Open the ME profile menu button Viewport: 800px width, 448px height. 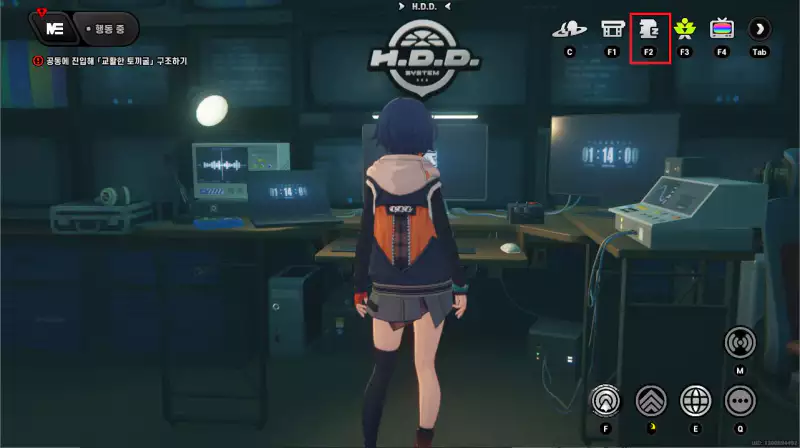[x=51, y=28]
